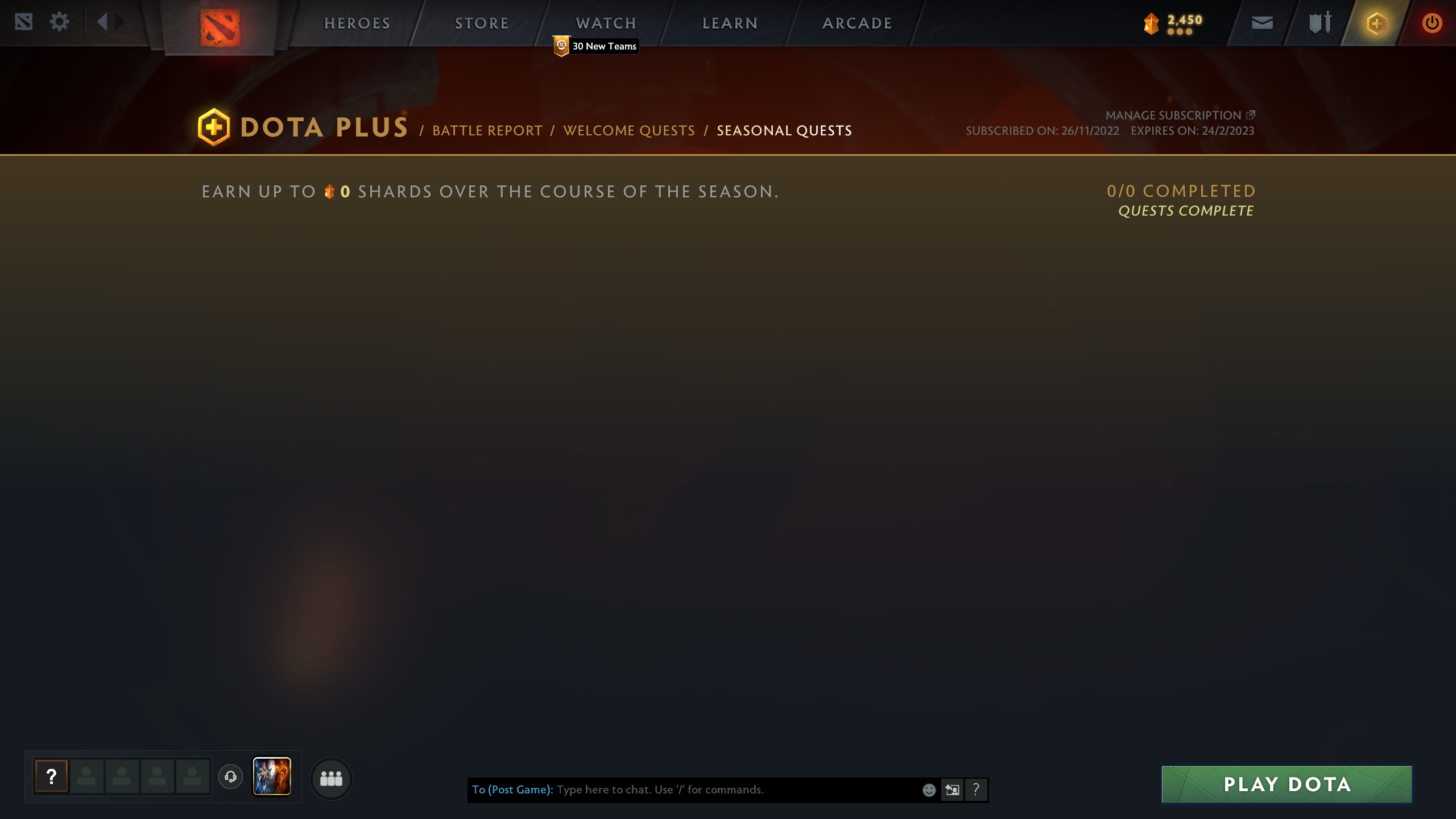Open the Welcome Quests tab

coord(628,130)
